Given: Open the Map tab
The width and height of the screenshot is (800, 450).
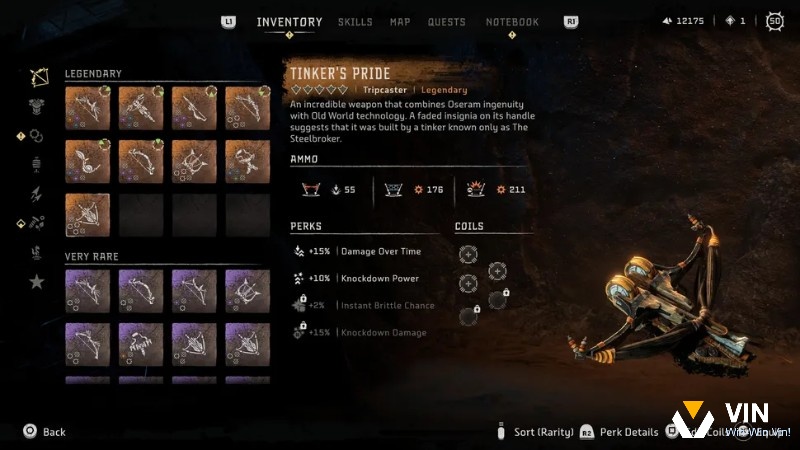Looking at the screenshot, I should coord(400,22).
